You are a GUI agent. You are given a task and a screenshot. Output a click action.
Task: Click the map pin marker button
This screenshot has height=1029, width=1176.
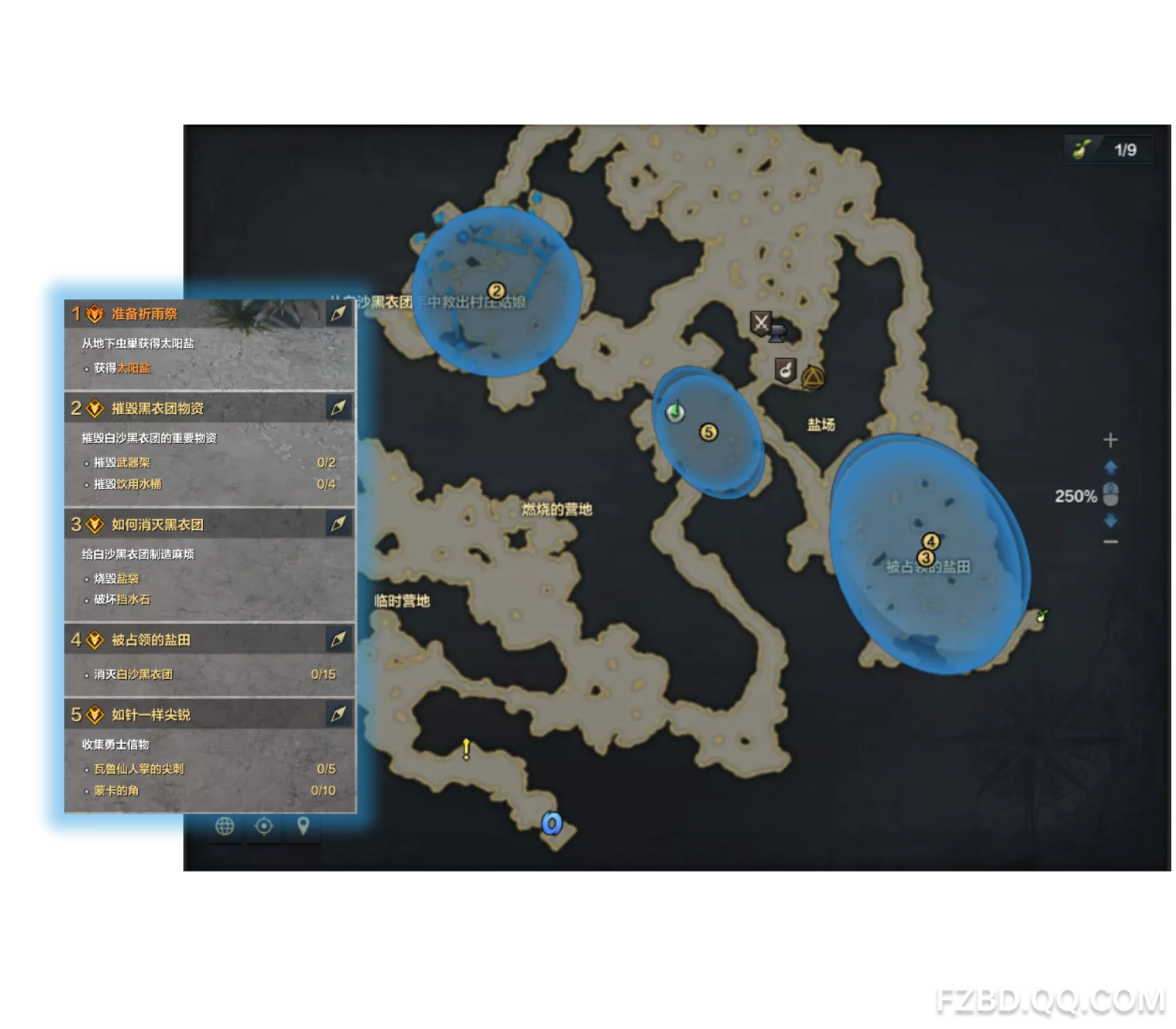coord(303,826)
